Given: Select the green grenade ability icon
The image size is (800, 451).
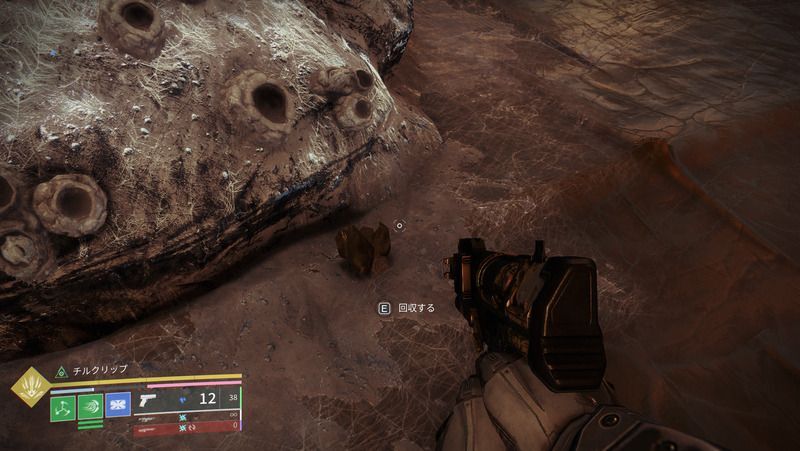Looking at the screenshot, I should [63, 407].
